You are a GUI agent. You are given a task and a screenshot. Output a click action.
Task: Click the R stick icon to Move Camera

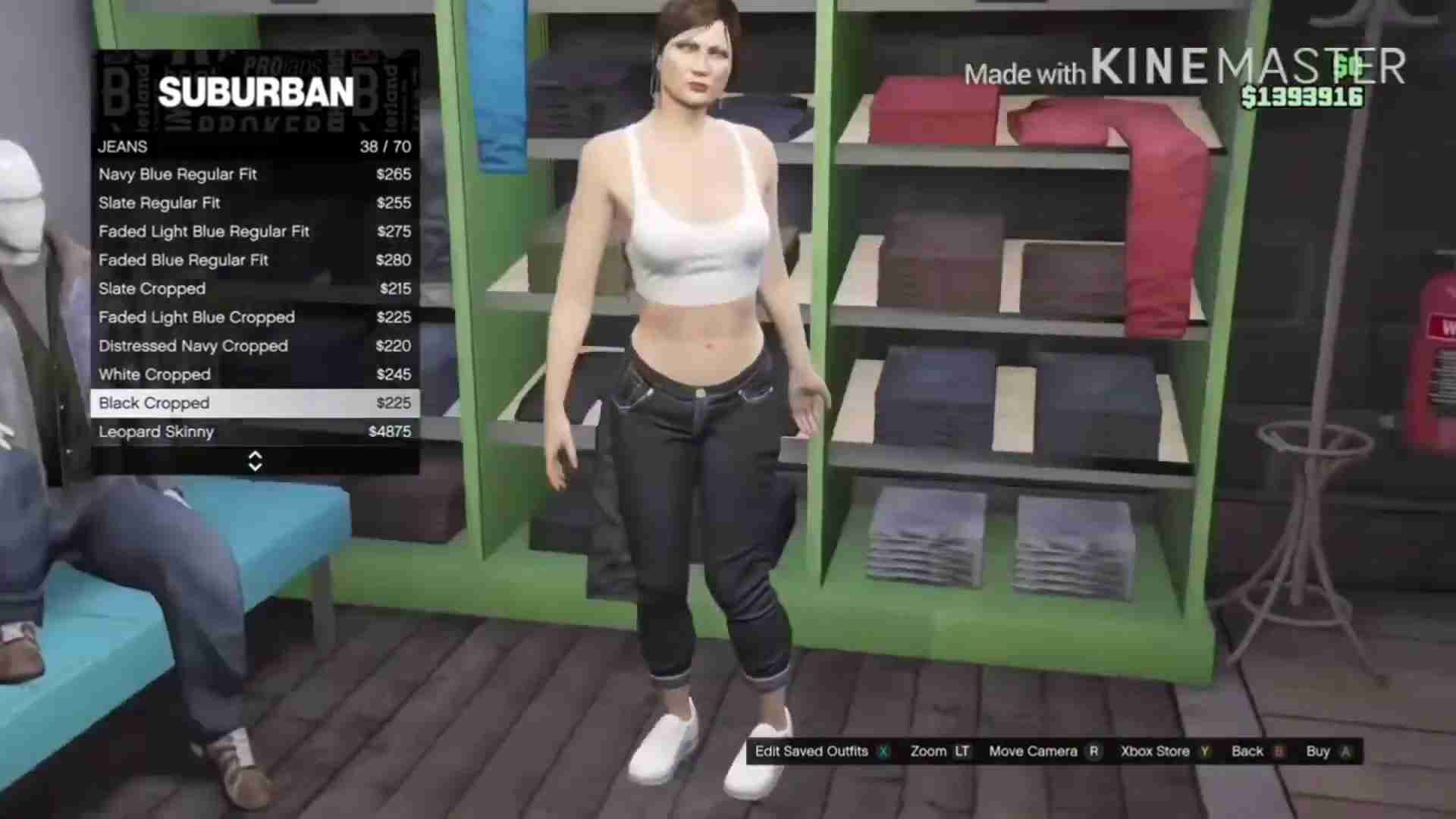pyautogui.click(x=1094, y=752)
